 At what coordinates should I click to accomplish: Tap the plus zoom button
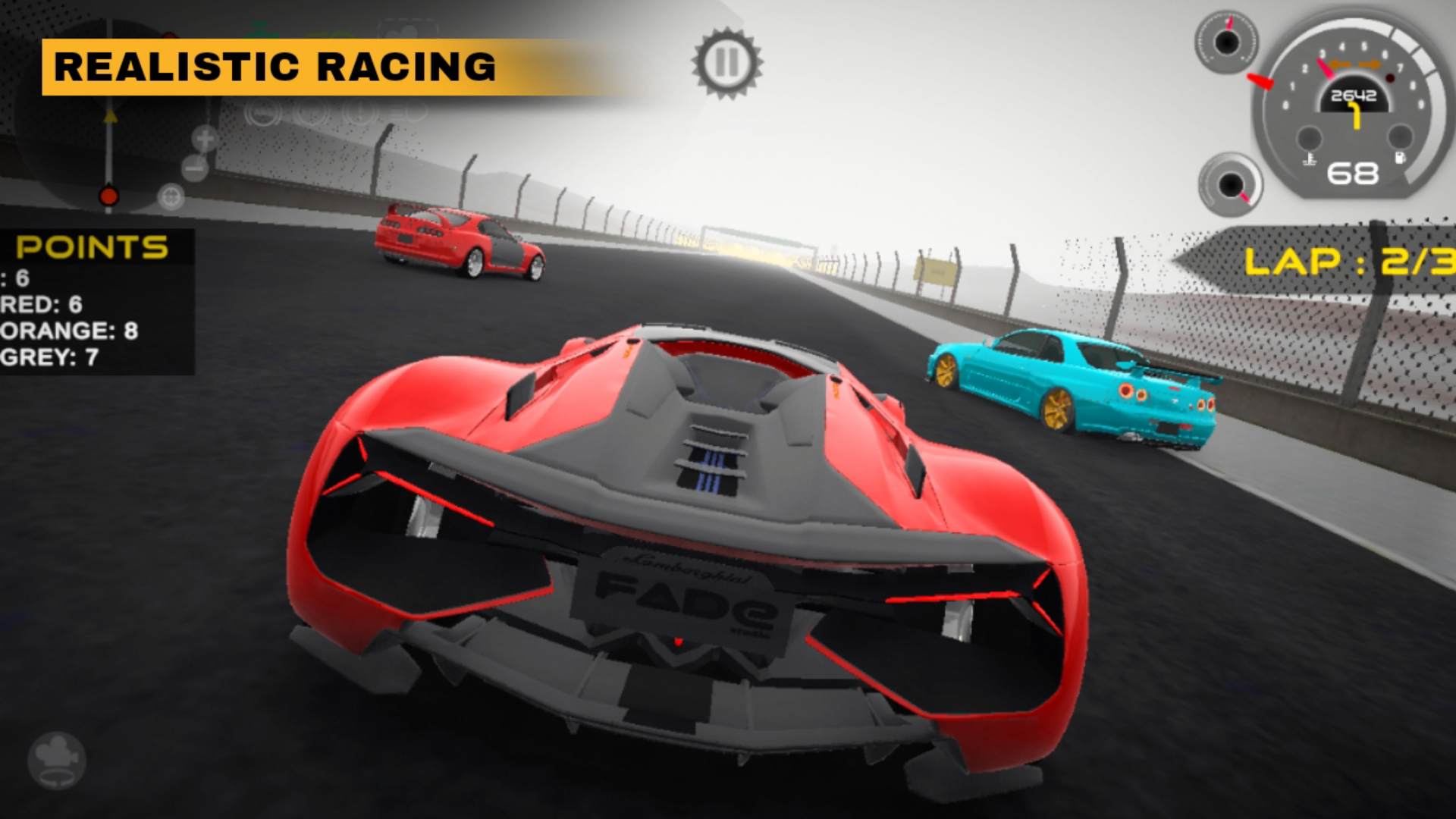[204, 139]
